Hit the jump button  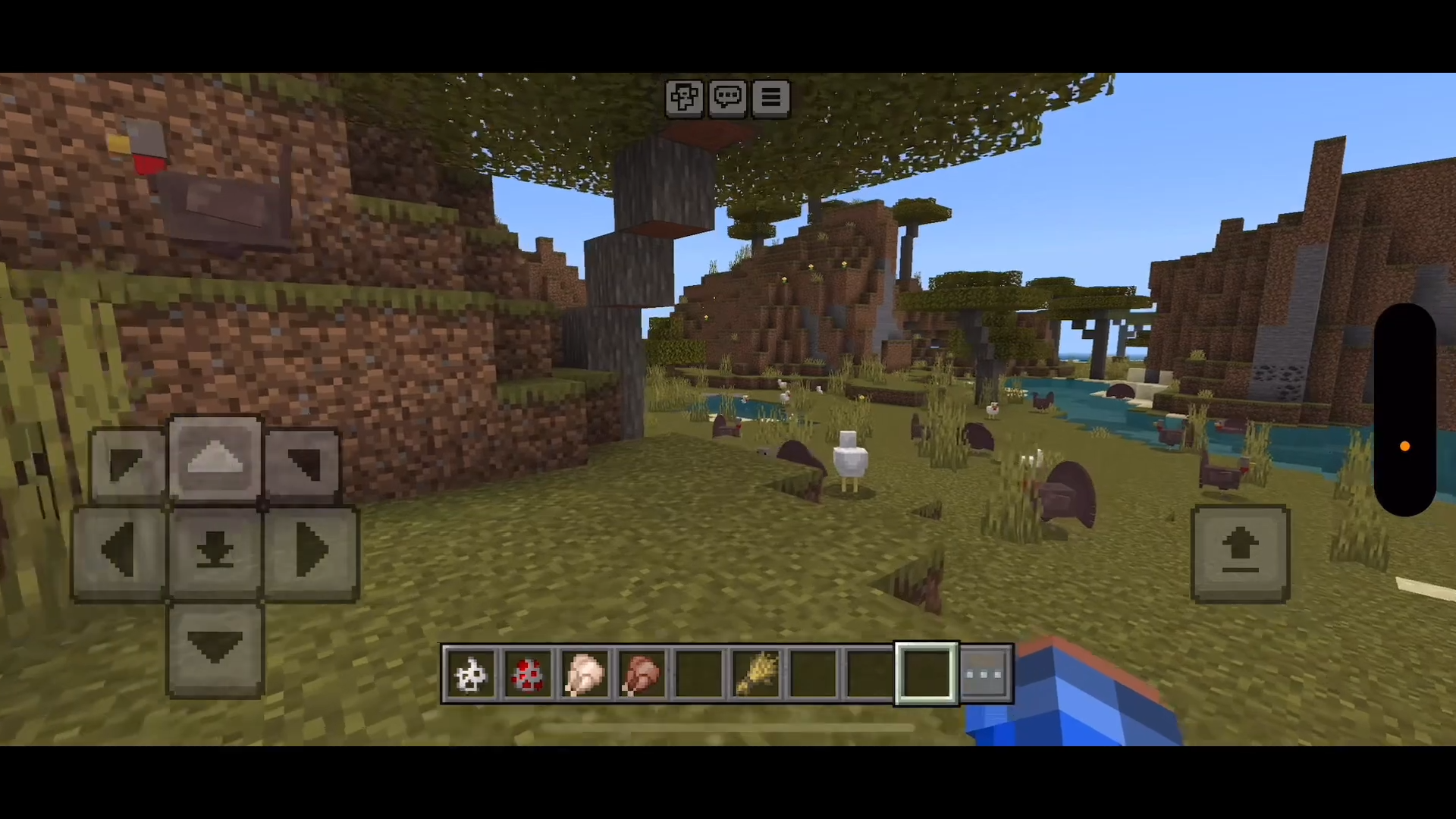pos(1240,554)
